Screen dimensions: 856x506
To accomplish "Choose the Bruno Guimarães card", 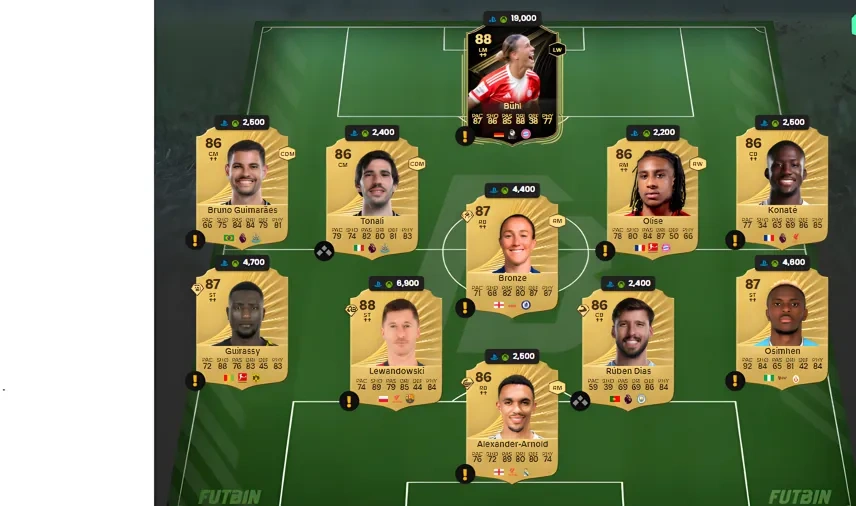I will (242, 186).
